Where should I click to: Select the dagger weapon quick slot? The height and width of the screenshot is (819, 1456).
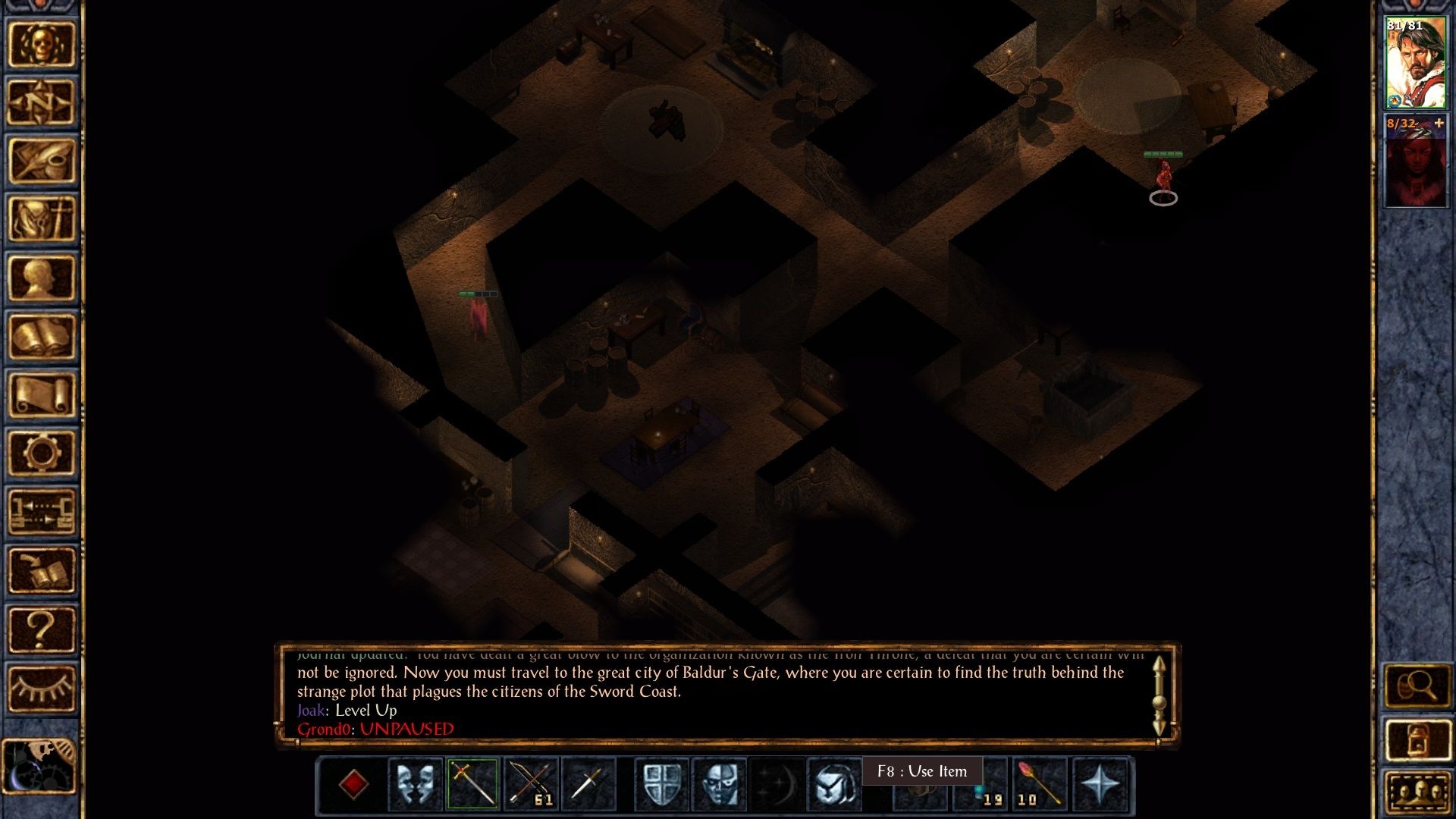(x=587, y=783)
